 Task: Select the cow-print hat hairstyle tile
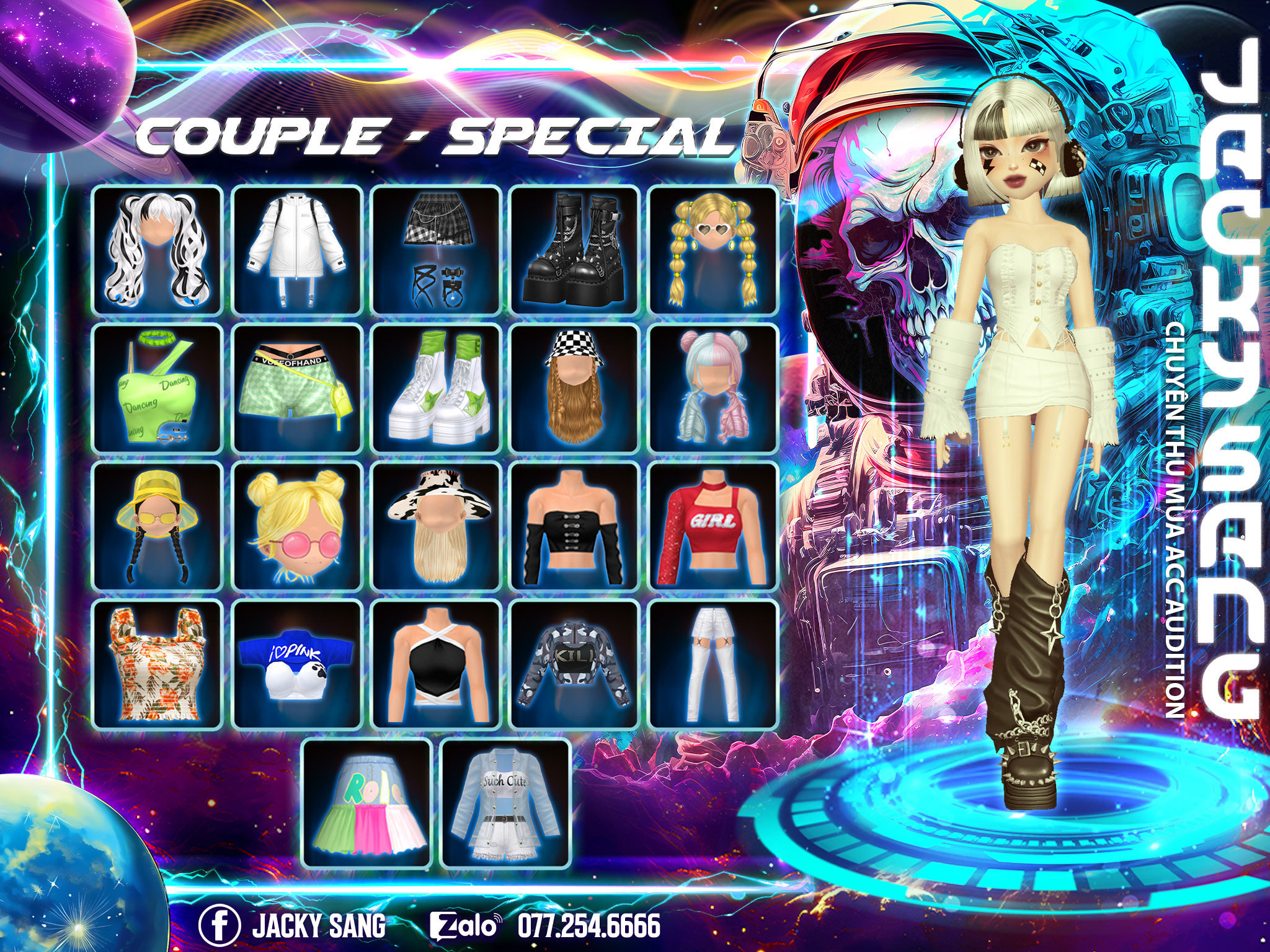tap(435, 527)
